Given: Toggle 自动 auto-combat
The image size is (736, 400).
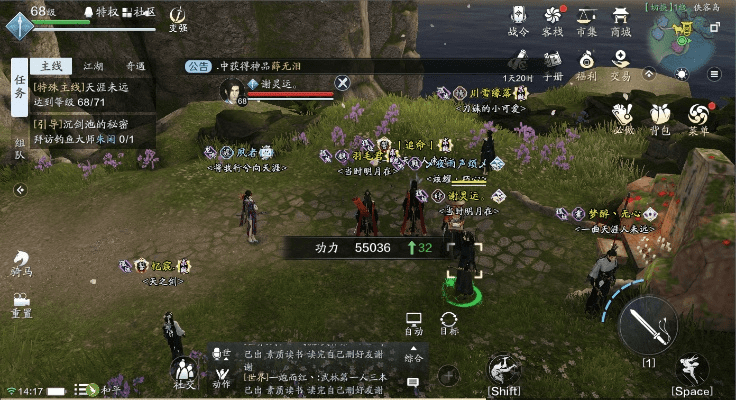Looking at the screenshot, I should coord(414,322).
